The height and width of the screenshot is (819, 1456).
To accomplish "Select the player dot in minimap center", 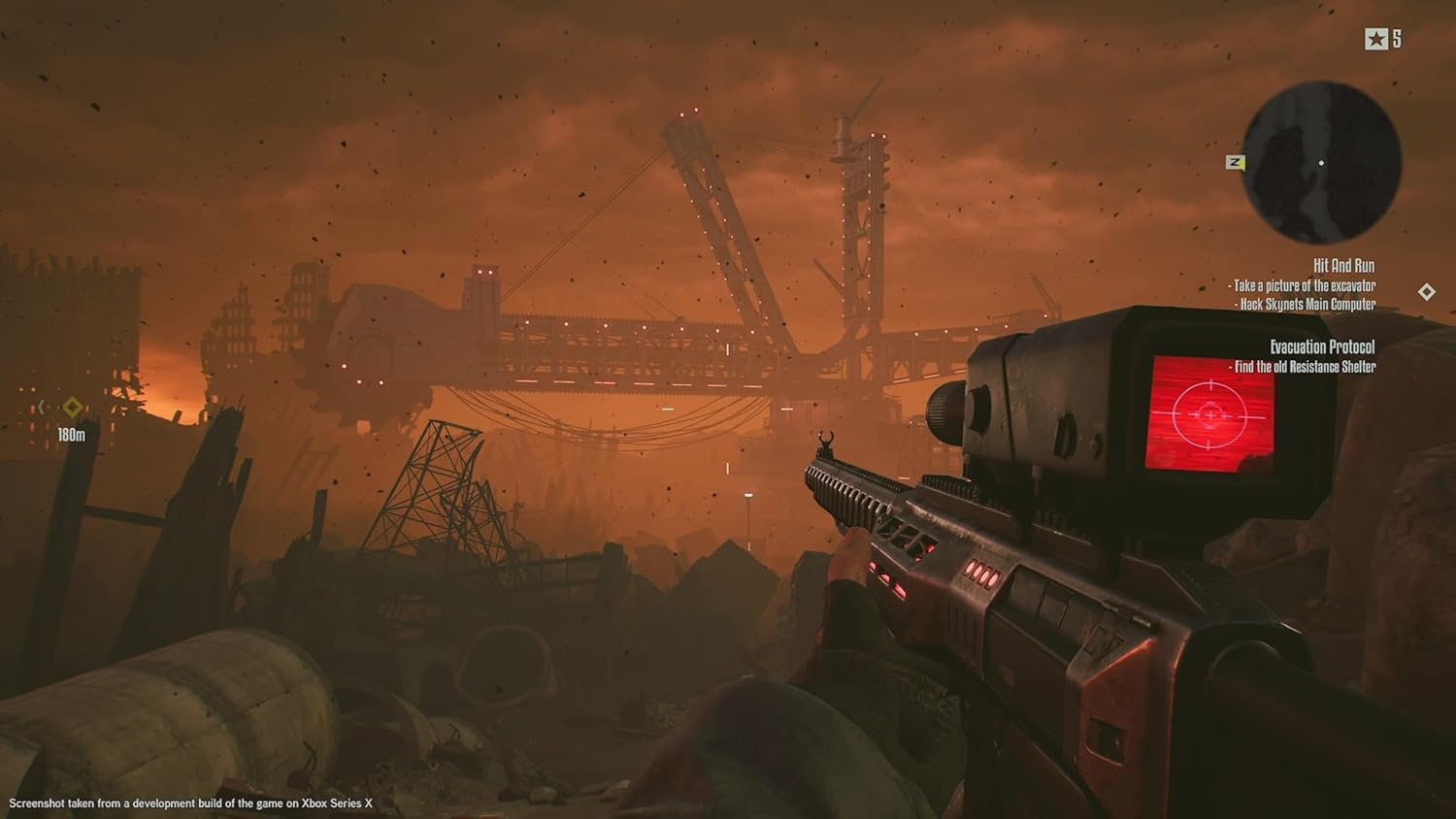I will [1324, 162].
